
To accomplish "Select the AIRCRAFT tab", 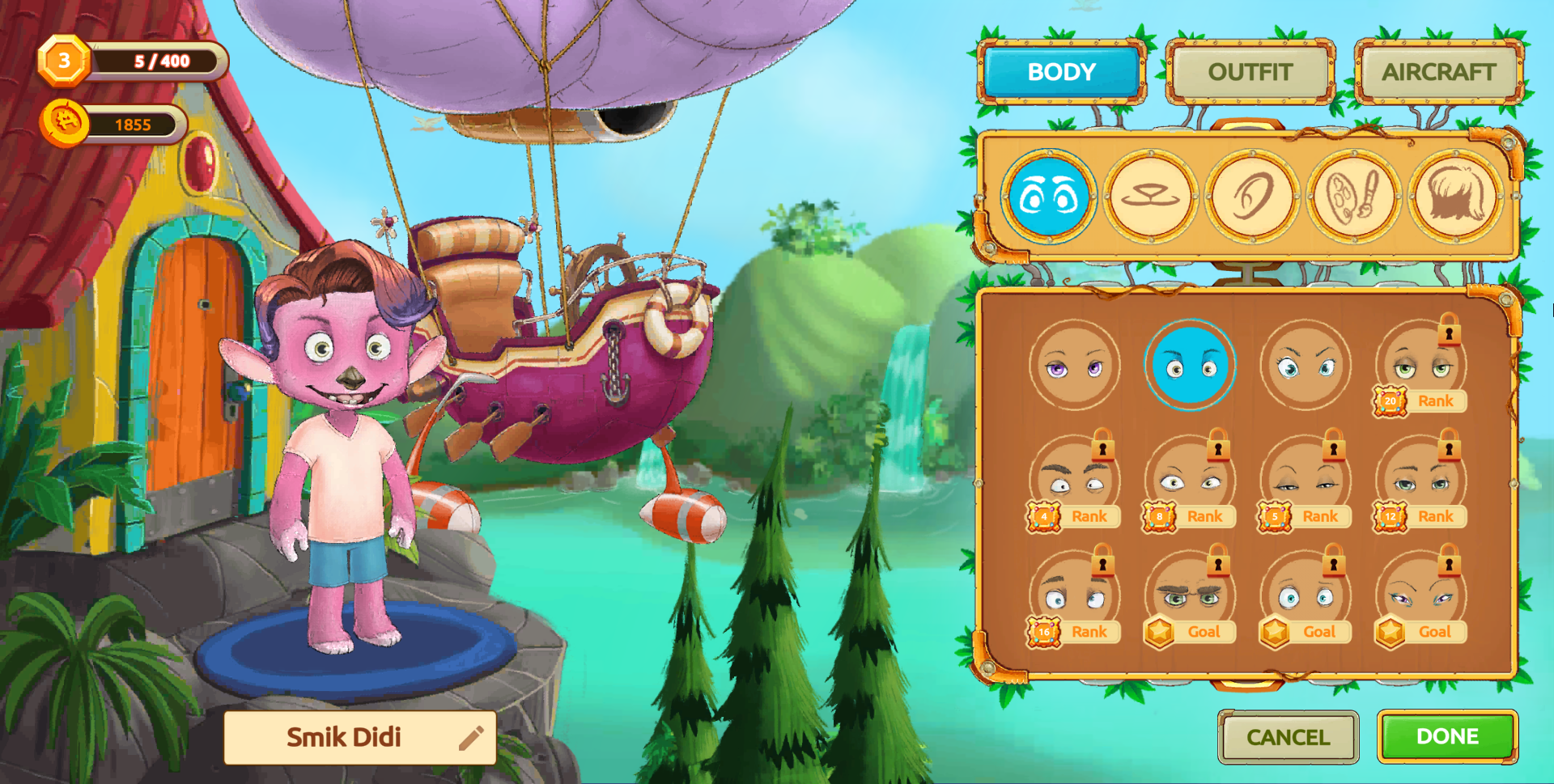I will pyautogui.click(x=1438, y=72).
